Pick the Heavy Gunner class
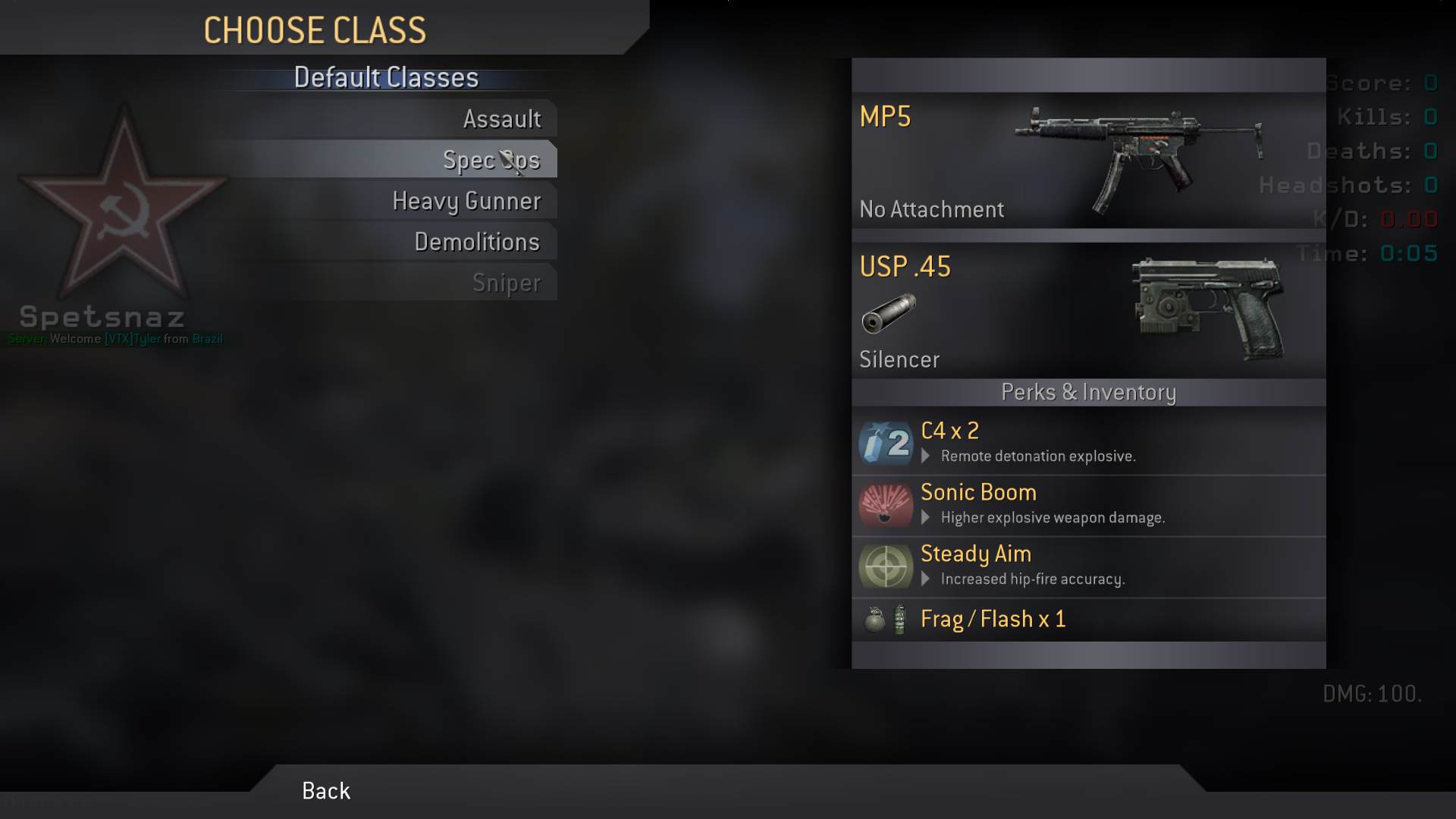The height and width of the screenshot is (819, 1456). (466, 201)
